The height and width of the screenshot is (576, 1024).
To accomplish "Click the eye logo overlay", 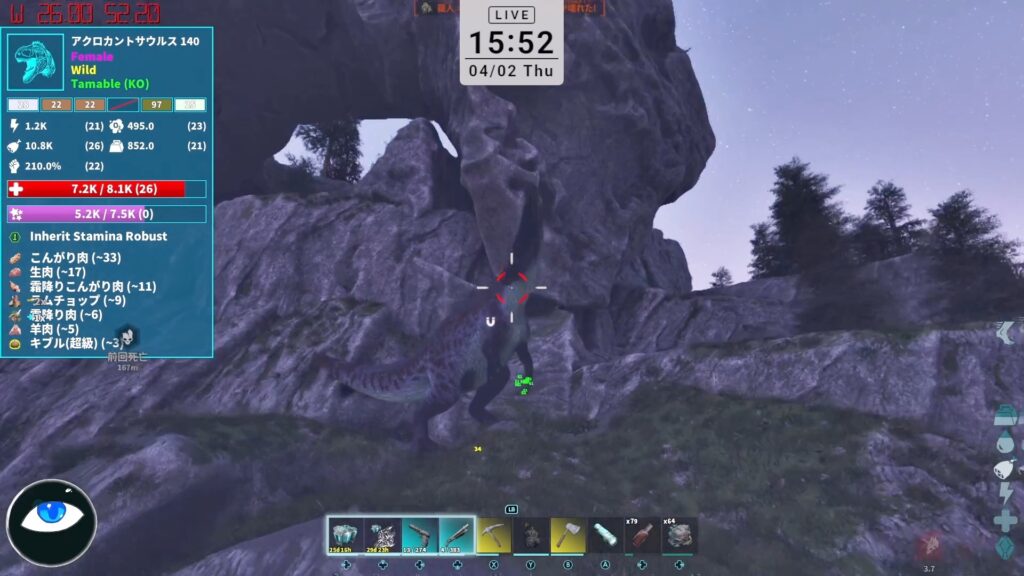I will 51,522.
